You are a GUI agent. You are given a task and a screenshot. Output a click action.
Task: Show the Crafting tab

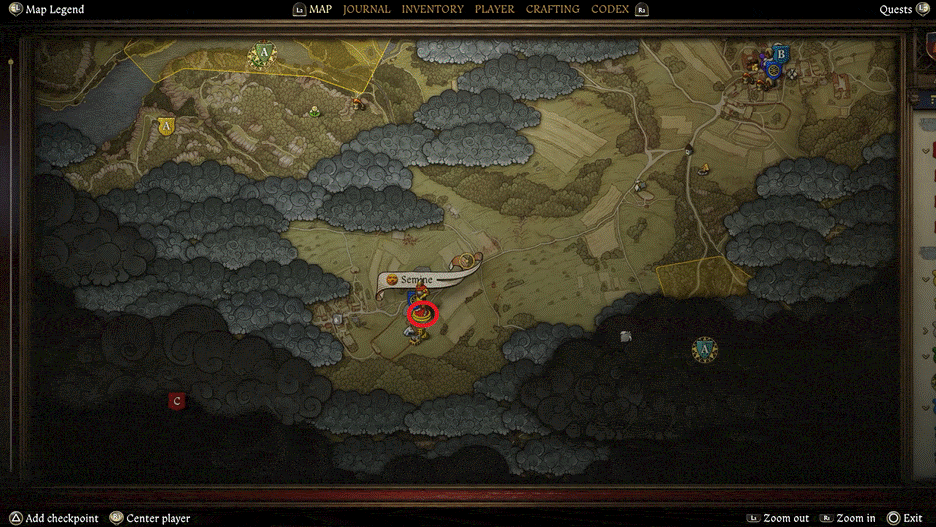(x=552, y=9)
